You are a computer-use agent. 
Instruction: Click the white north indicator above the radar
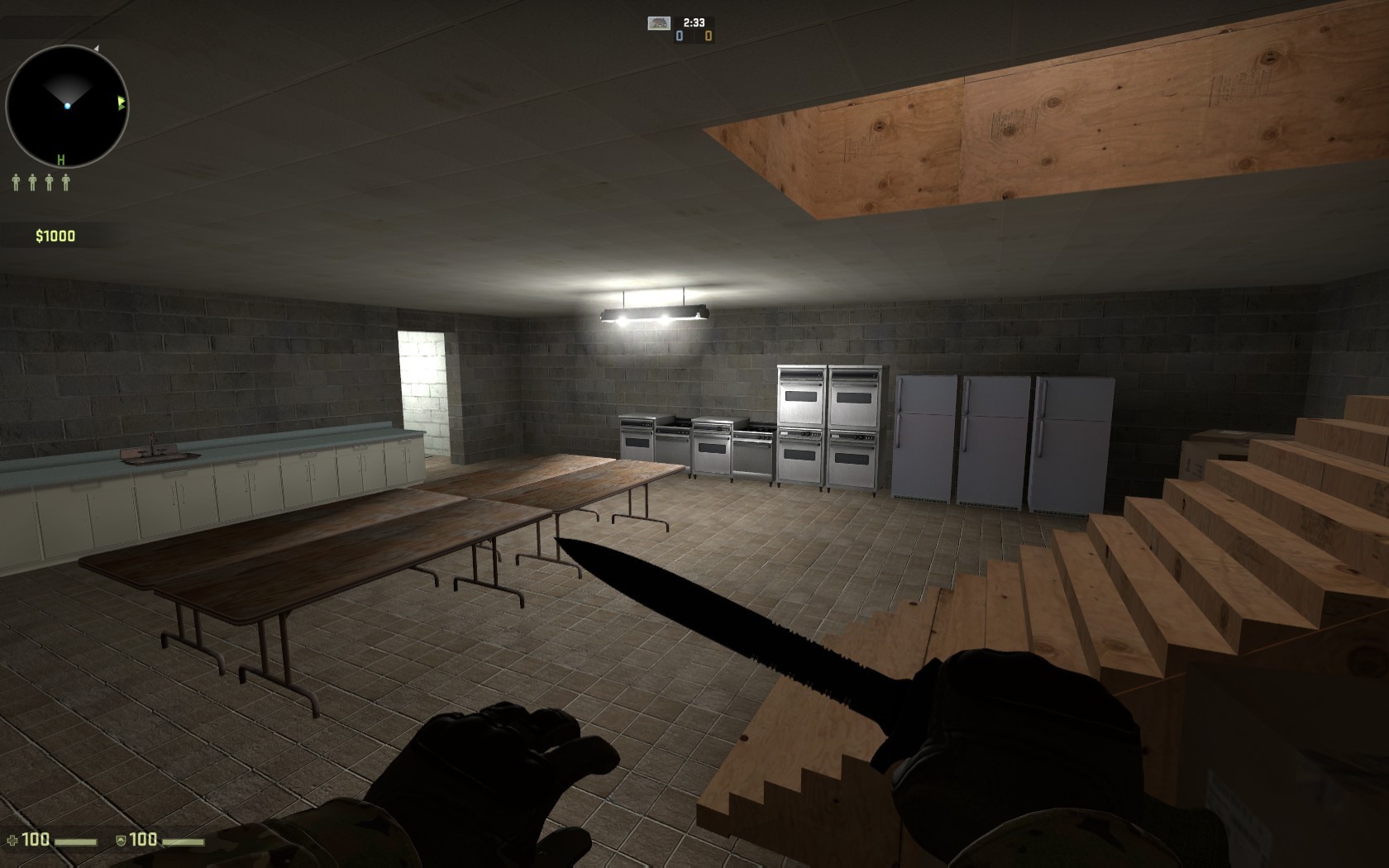coord(97,48)
